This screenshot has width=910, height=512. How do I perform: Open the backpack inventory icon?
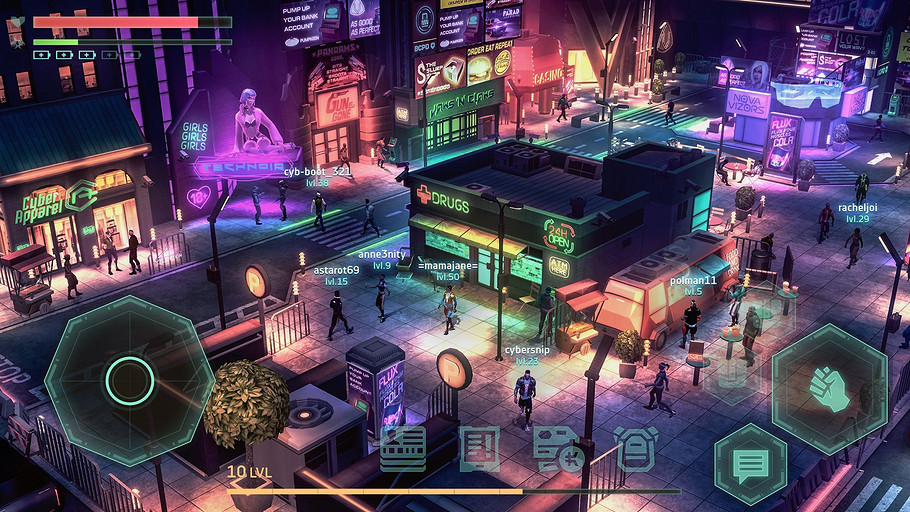635,449
